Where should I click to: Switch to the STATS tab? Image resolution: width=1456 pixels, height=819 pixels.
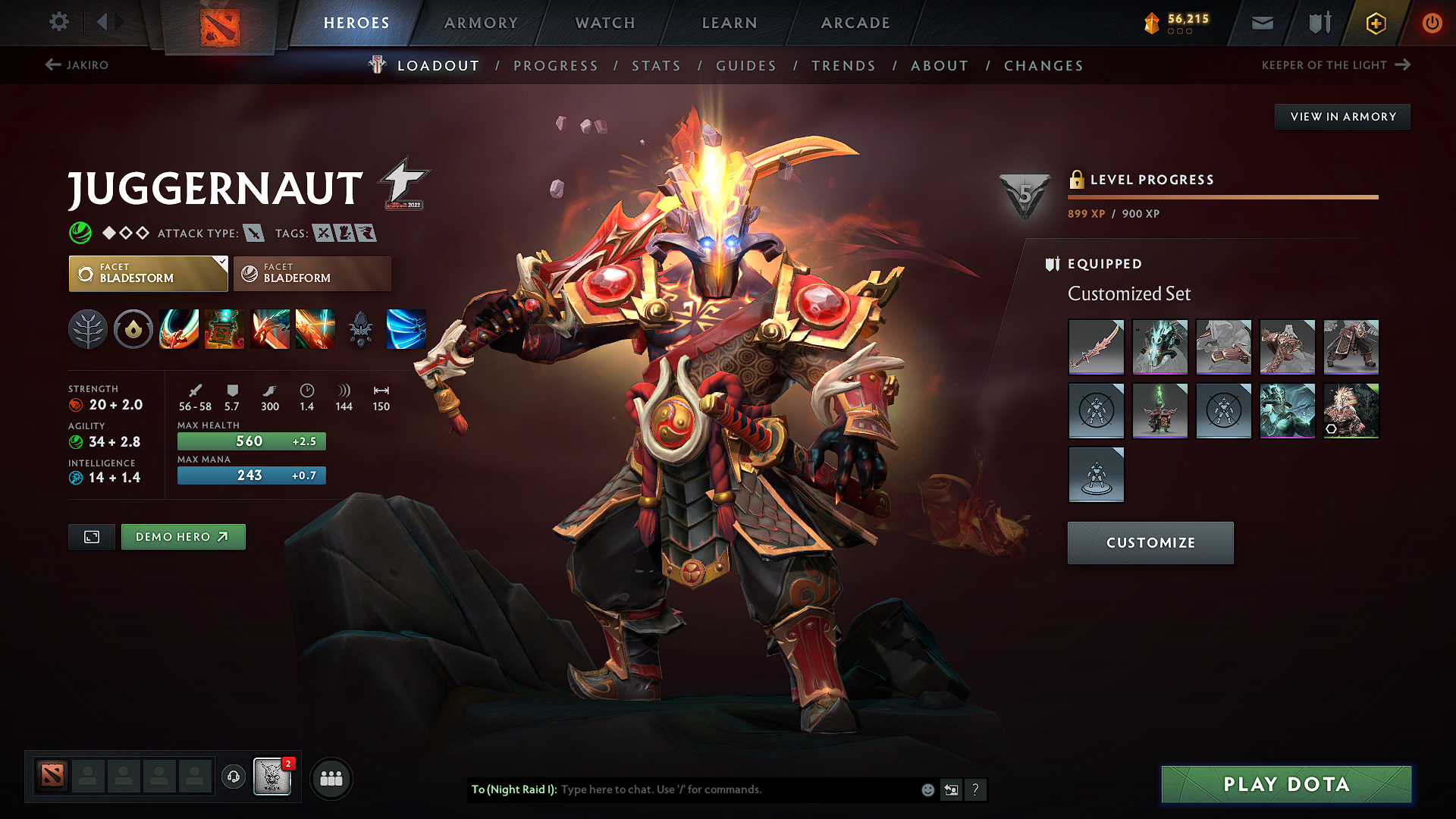[x=657, y=65]
